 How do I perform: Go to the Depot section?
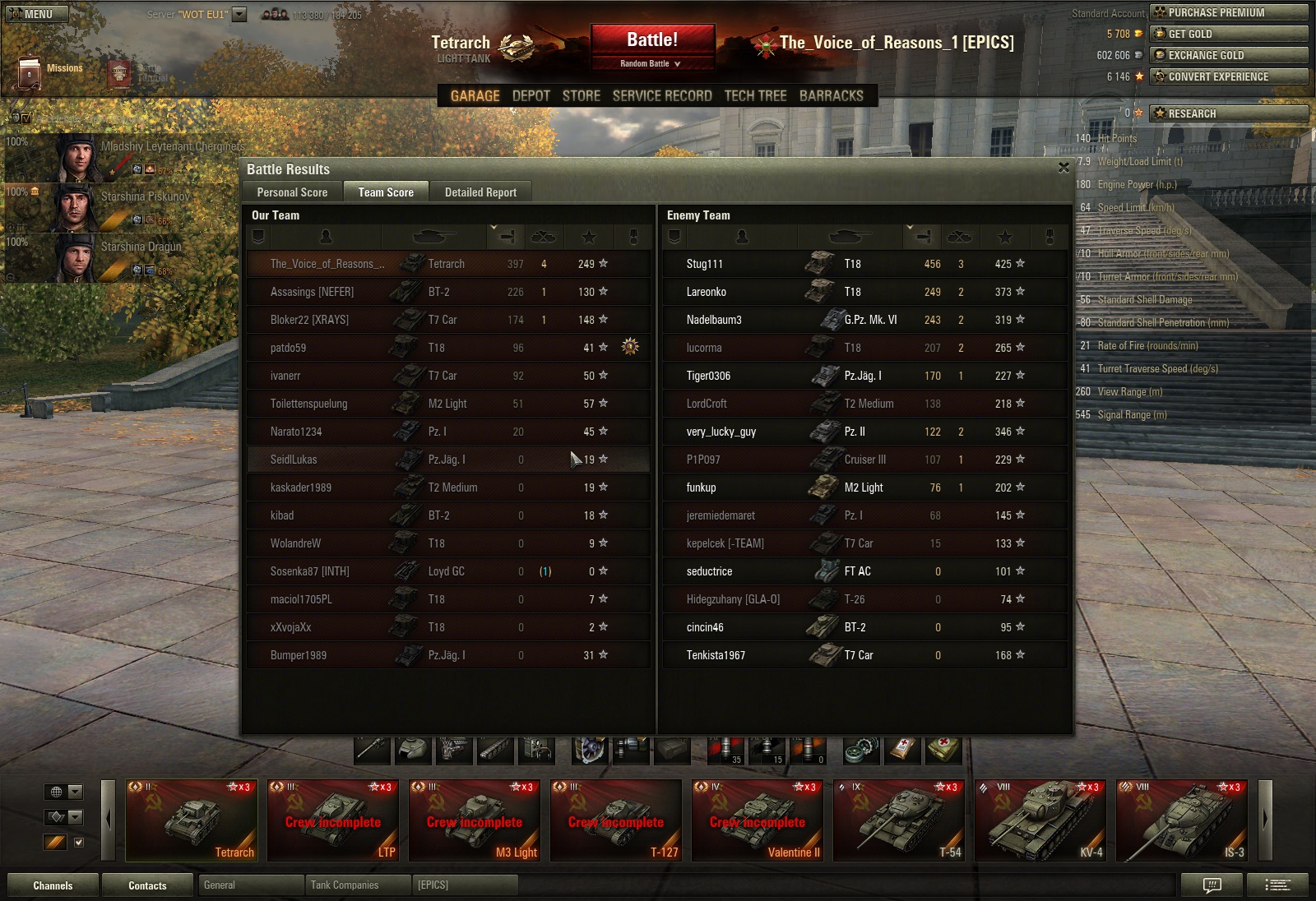(531, 95)
